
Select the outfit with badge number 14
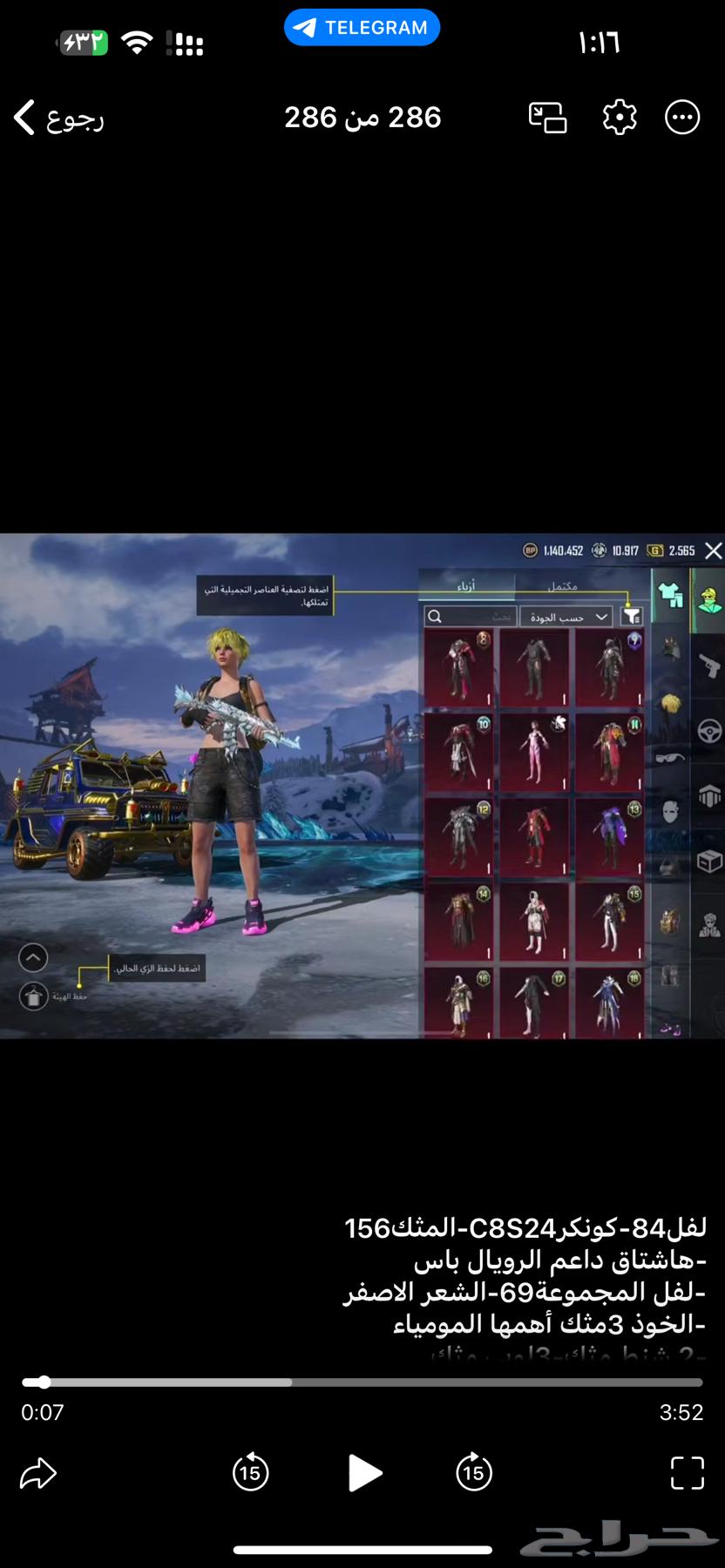[457, 923]
